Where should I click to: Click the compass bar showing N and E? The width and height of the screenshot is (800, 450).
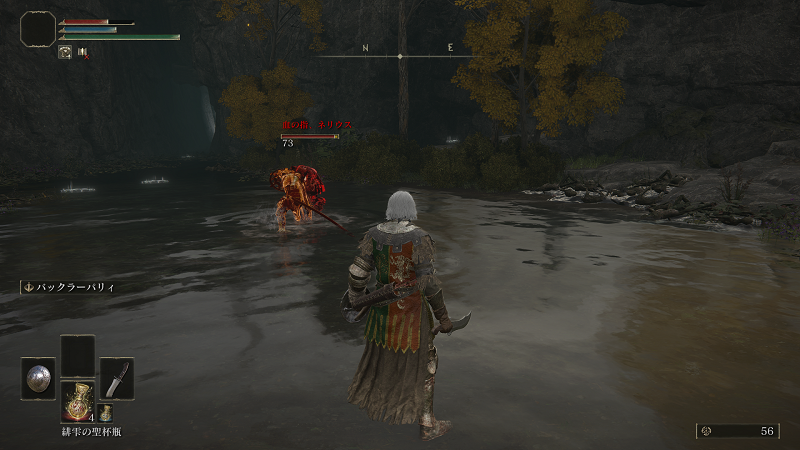(x=400, y=55)
